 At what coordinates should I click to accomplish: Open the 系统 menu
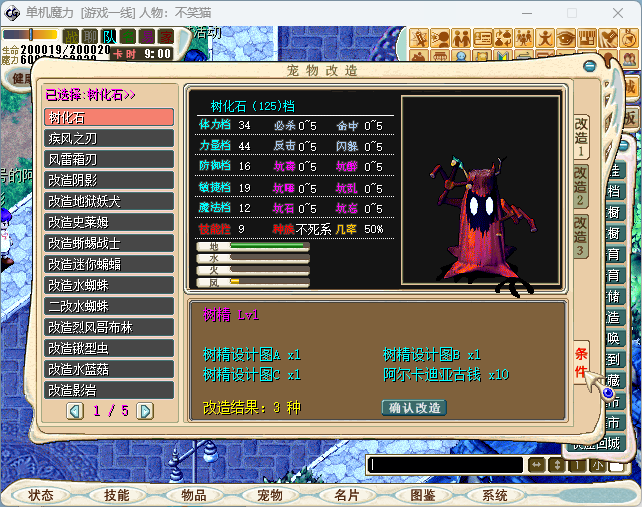coord(494,495)
